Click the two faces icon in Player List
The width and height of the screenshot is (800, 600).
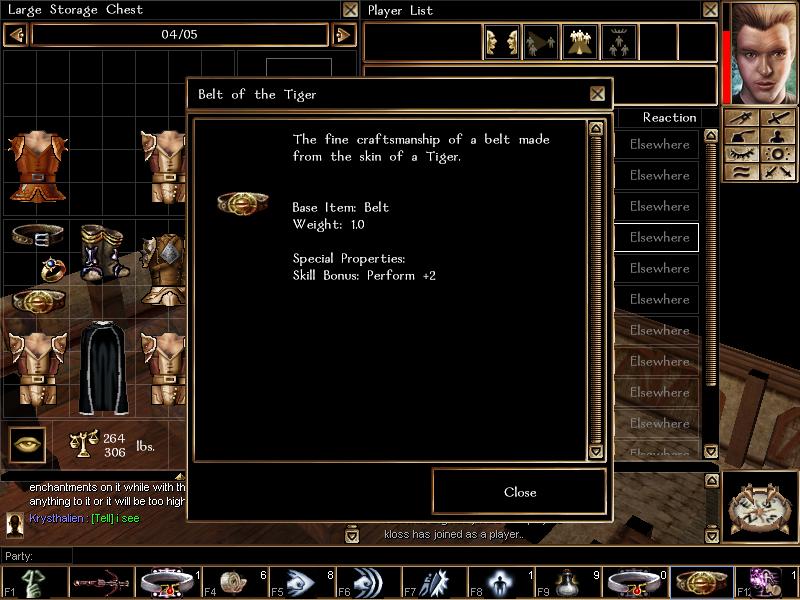(501, 42)
